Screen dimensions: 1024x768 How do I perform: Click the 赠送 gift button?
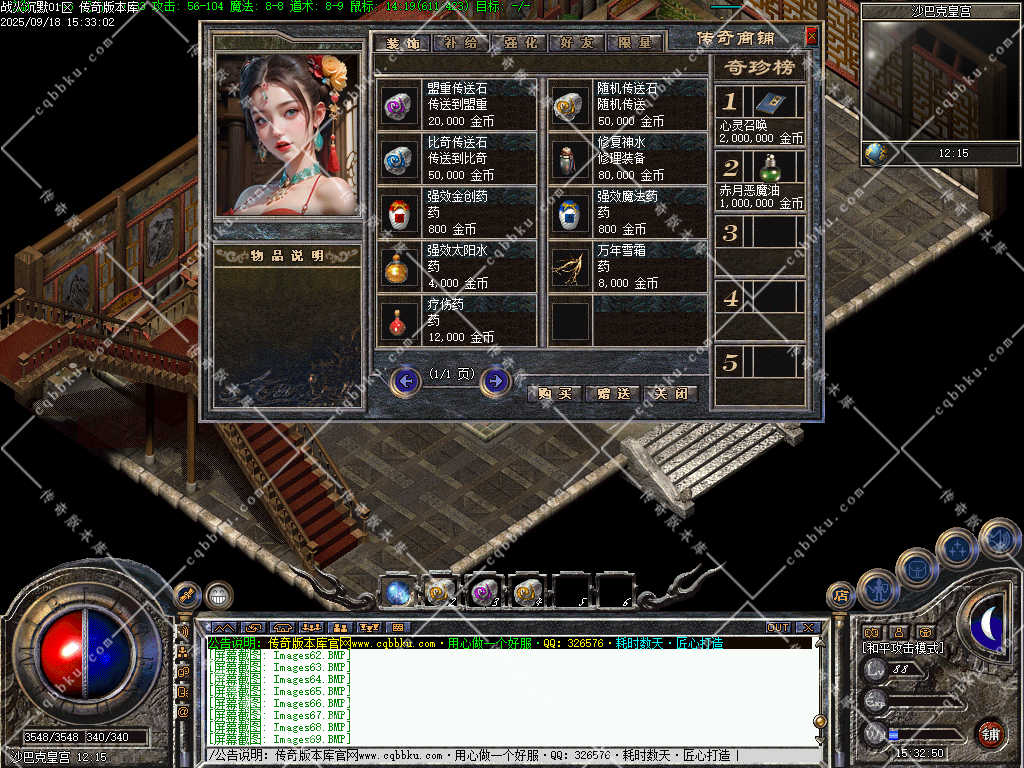[612, 393]
